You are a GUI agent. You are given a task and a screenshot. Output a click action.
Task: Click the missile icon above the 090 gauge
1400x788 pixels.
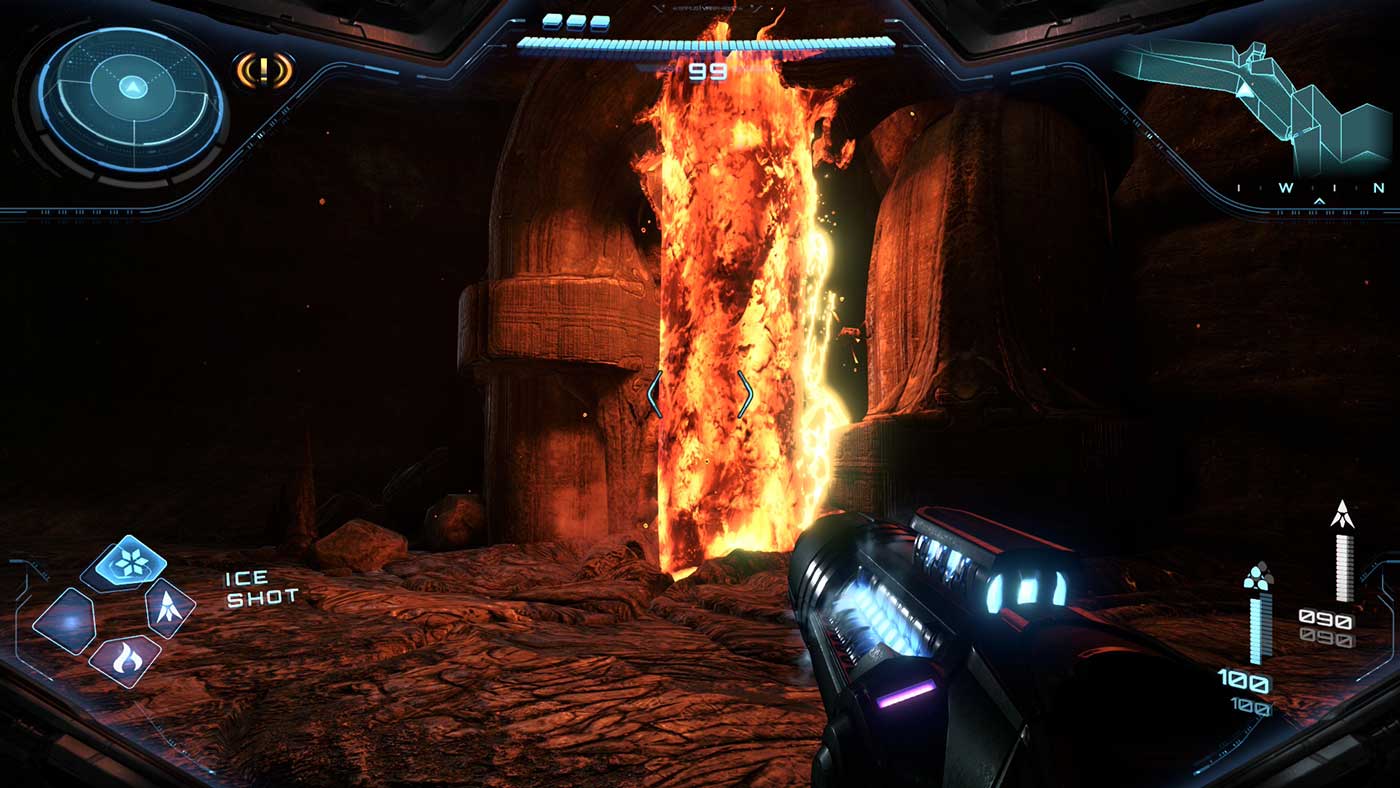(1344, 514)
